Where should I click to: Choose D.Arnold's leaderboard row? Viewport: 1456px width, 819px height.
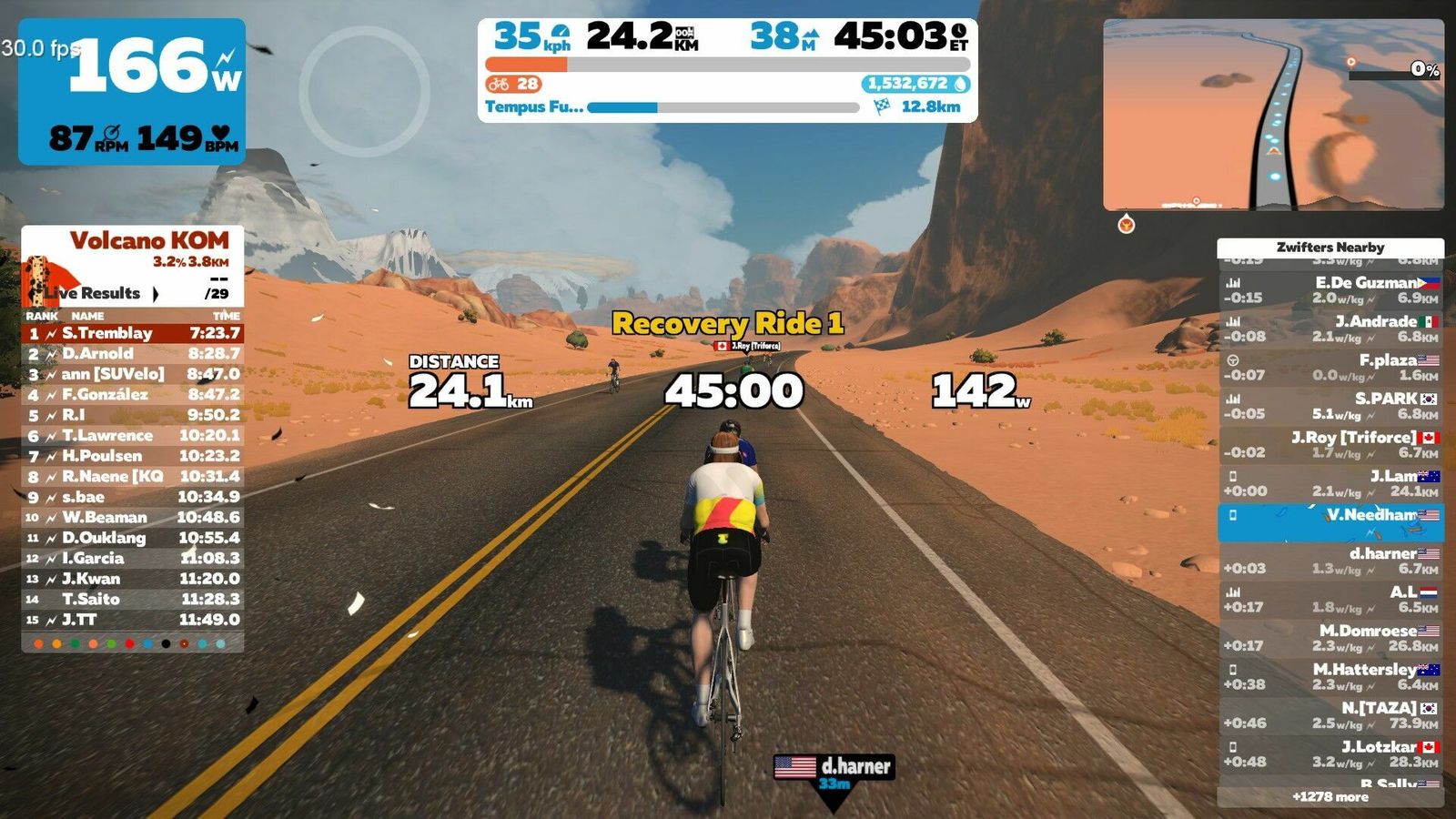(x=133, y=353)
